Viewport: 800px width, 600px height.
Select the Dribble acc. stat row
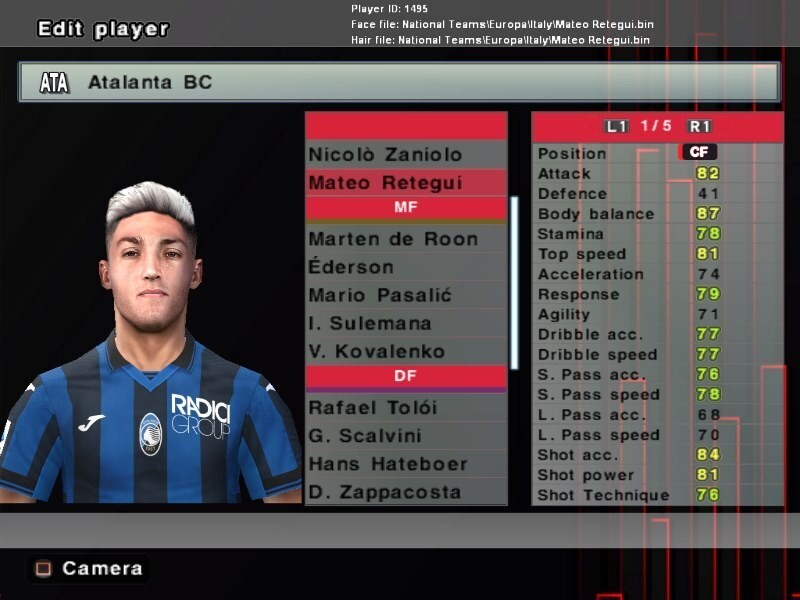coord(656,334)
